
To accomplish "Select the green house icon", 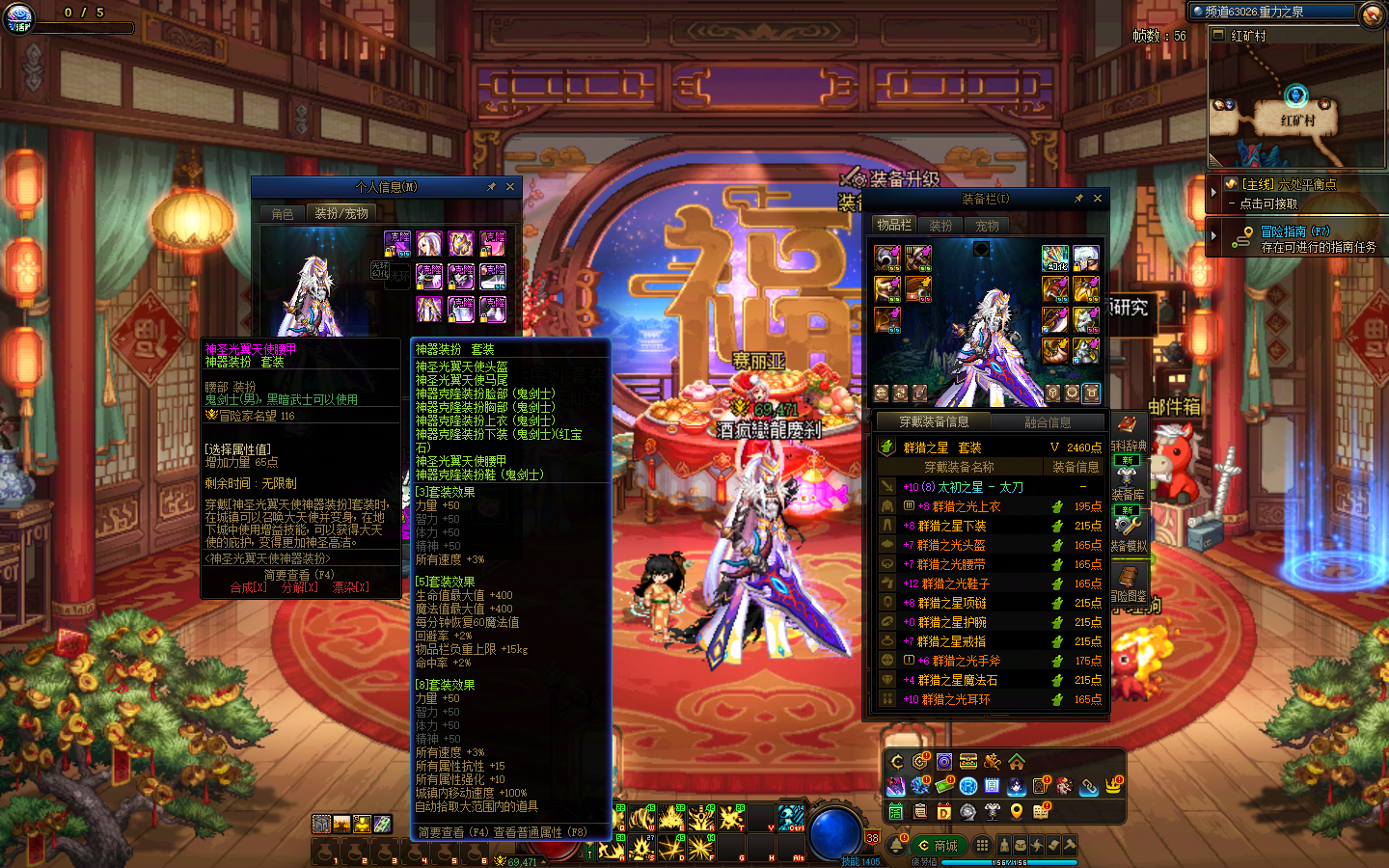I will (x=1017, y=762).
